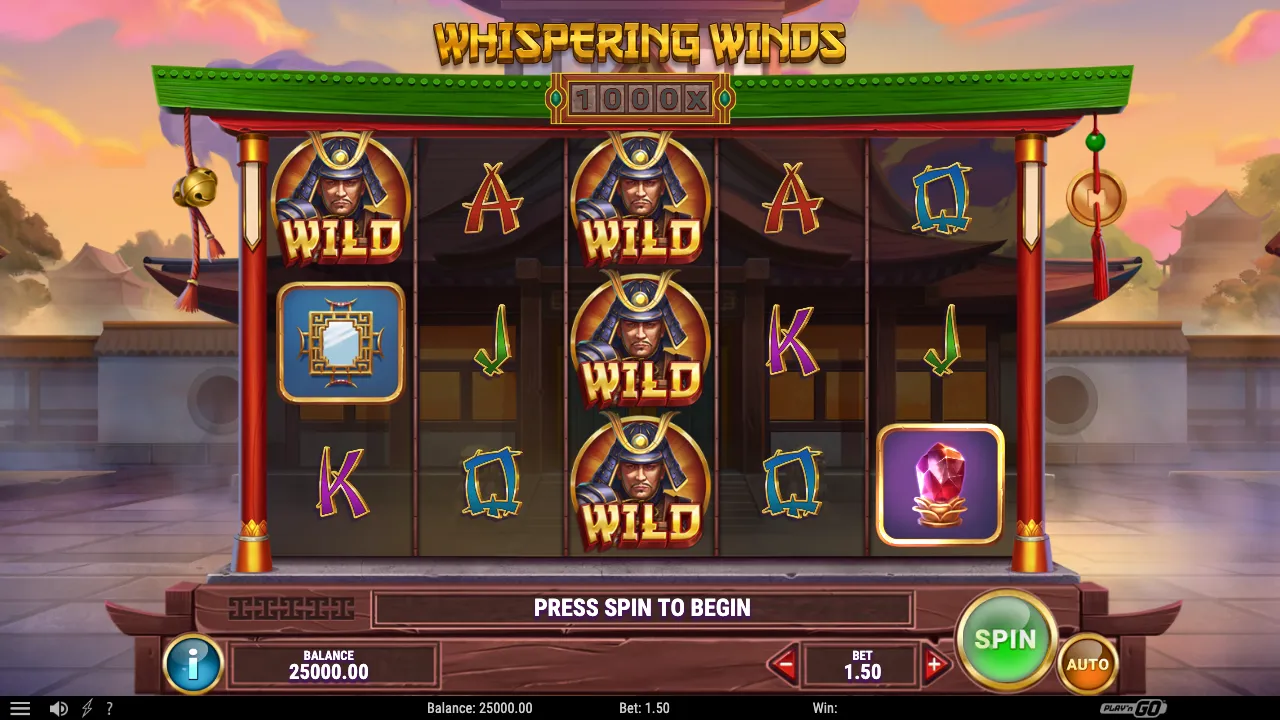
Task: Click the lightning quick-spin icon
Action: click(88, 708)
